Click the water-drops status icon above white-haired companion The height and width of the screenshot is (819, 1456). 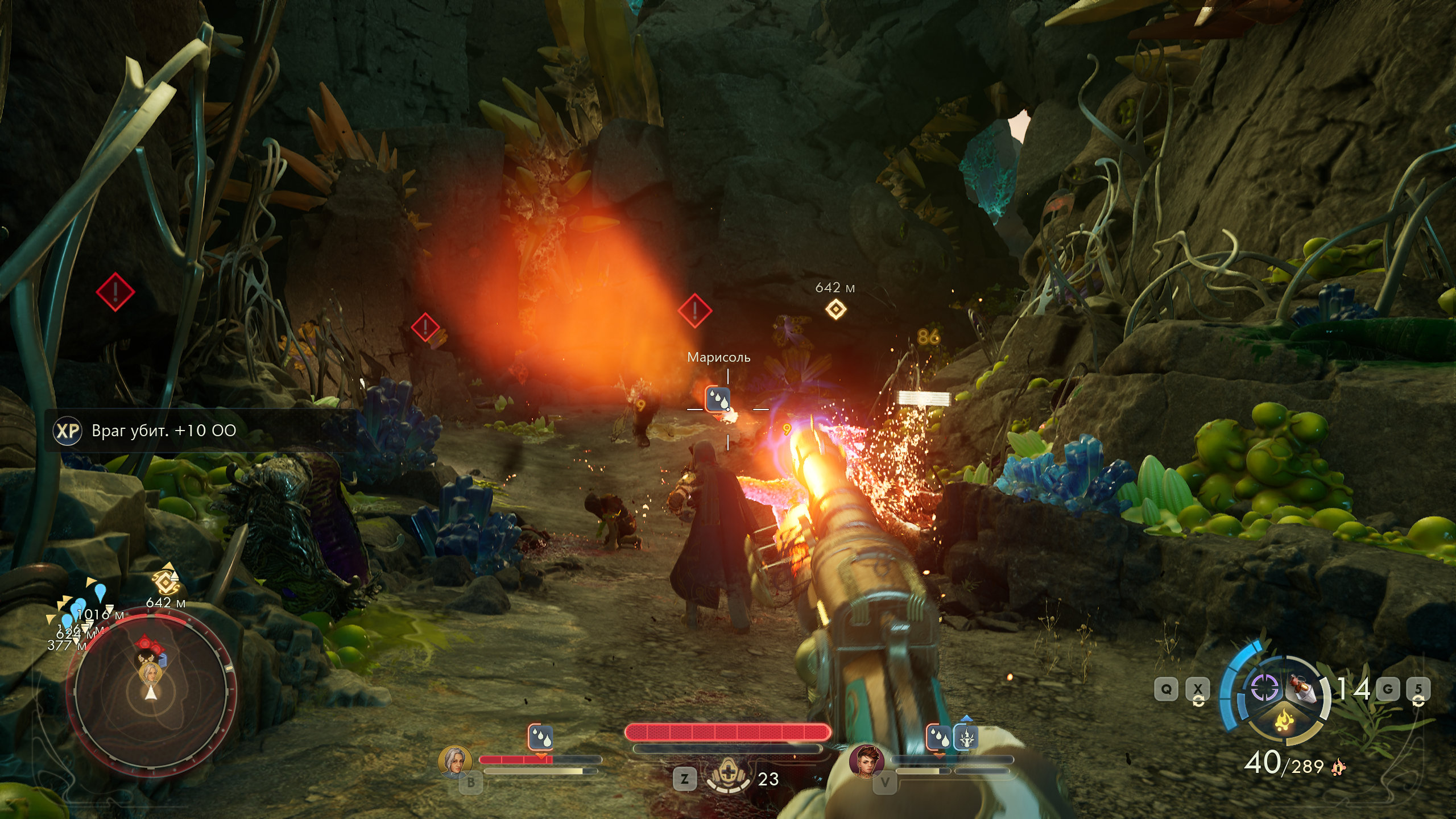pos(540,737)
